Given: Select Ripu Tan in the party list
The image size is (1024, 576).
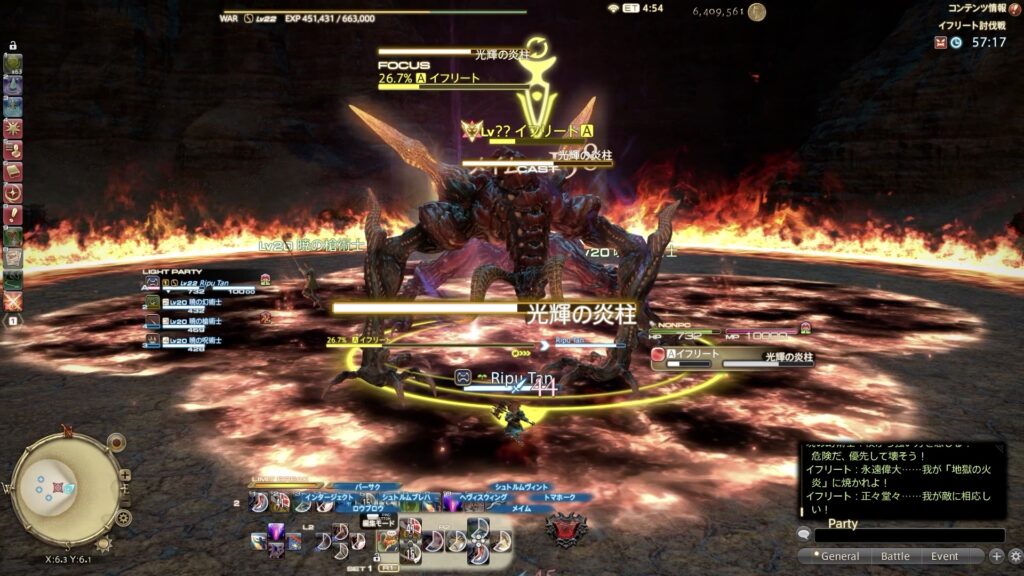Looking at the screenshot, I should (200, 283).
